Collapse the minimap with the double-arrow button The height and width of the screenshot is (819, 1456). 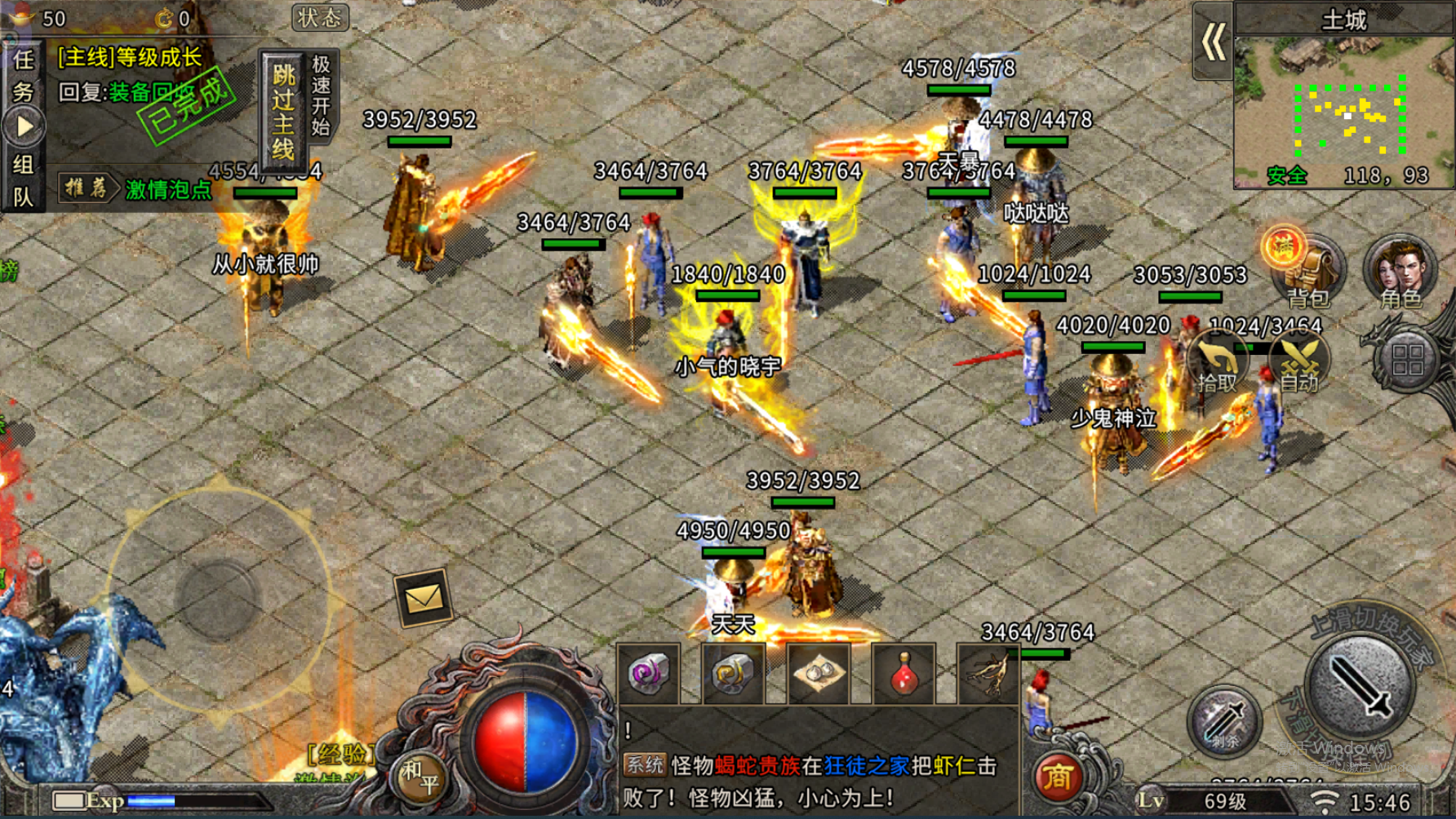(x=1213, y=41)
